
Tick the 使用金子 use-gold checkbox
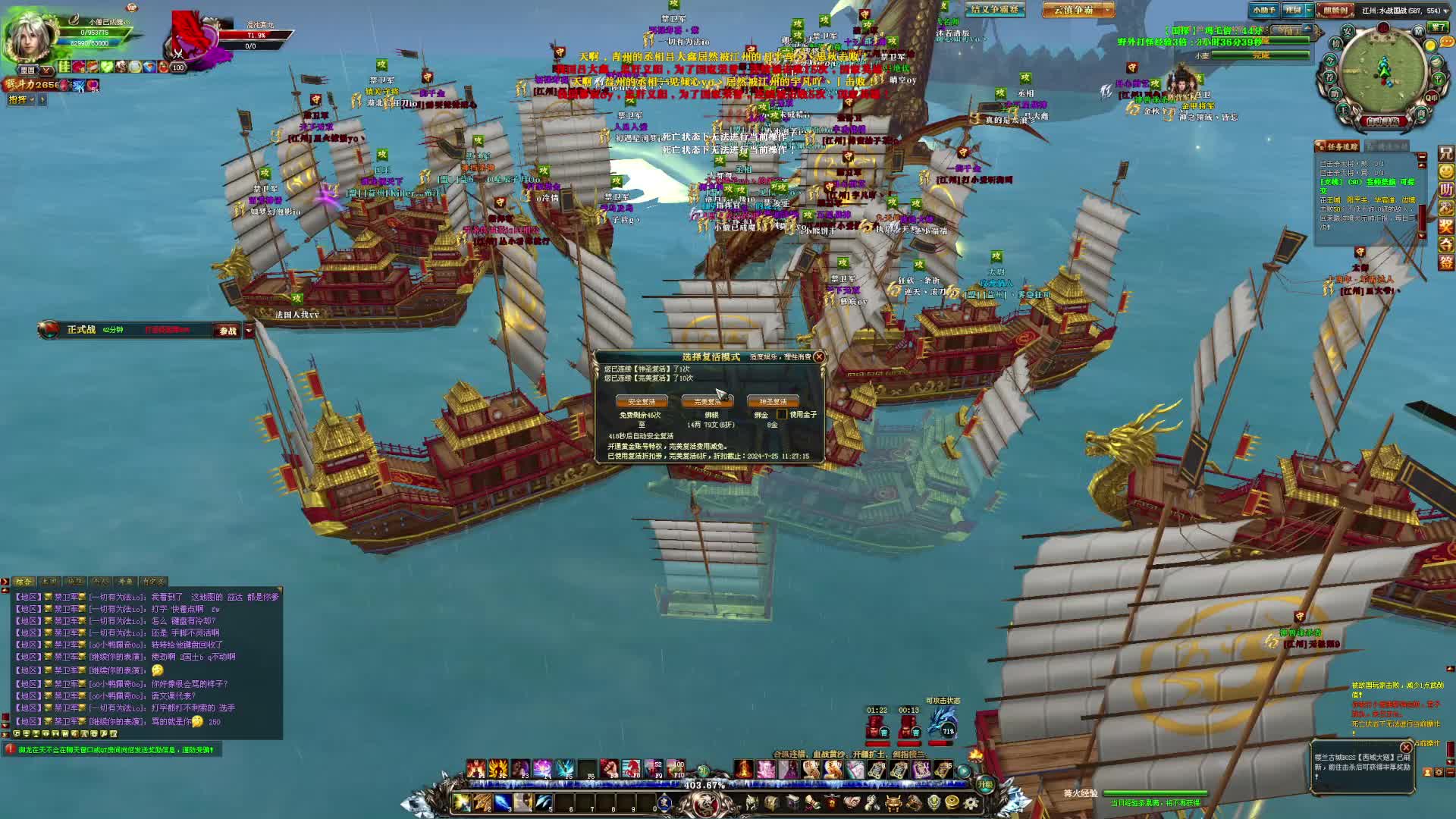point(782,414)
